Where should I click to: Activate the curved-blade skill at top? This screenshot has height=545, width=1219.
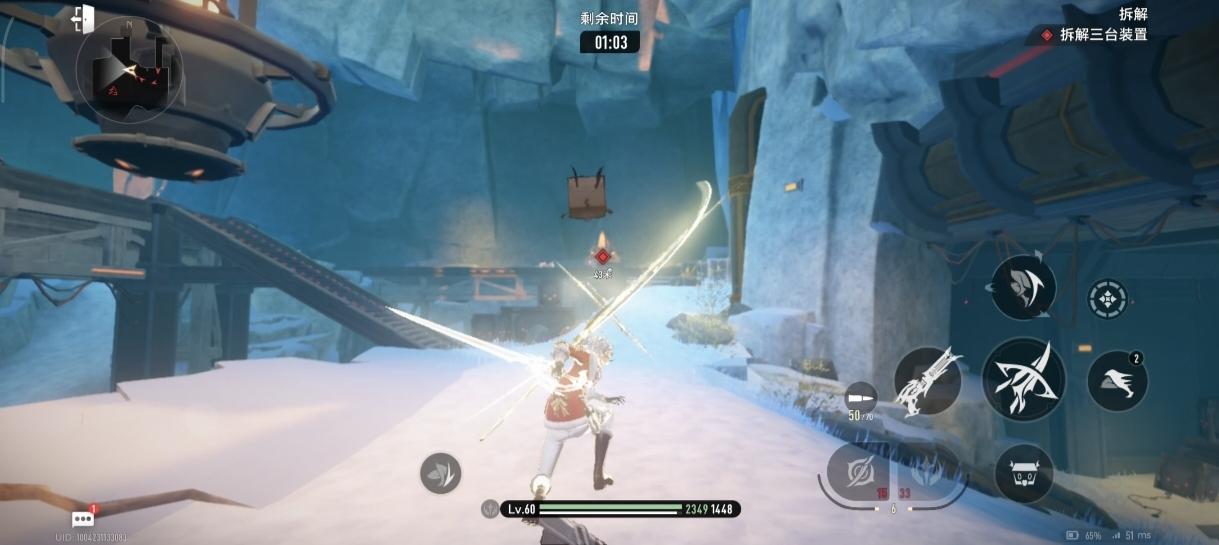(1023, 288)
